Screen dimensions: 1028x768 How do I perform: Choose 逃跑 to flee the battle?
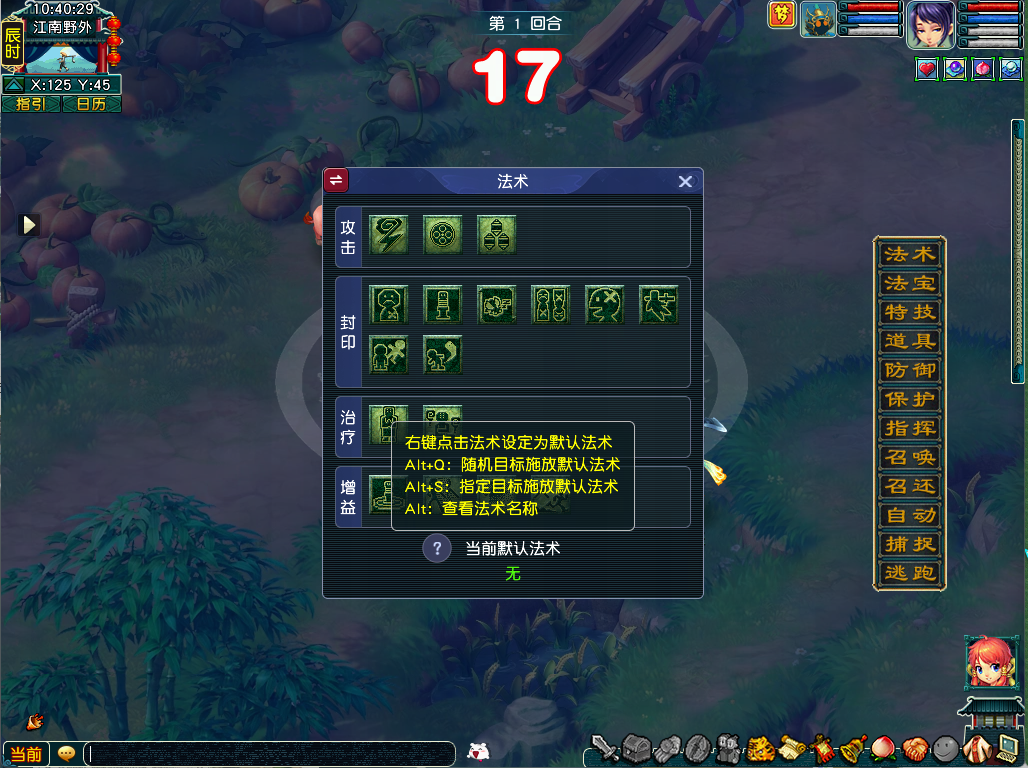(x=909, y=573)
